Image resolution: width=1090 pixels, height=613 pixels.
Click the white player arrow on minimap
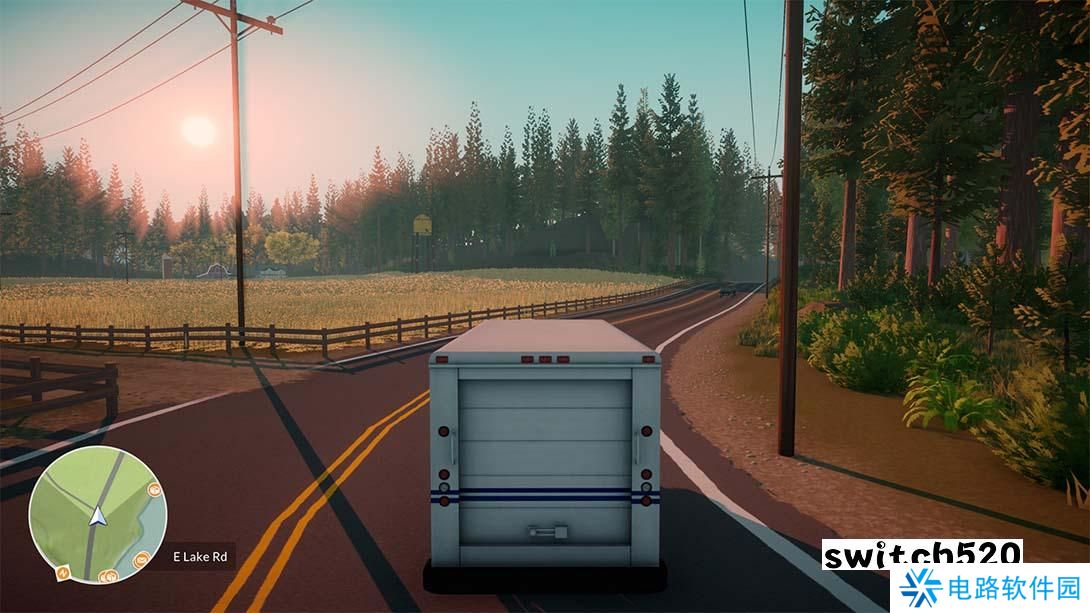pos(98,517)
